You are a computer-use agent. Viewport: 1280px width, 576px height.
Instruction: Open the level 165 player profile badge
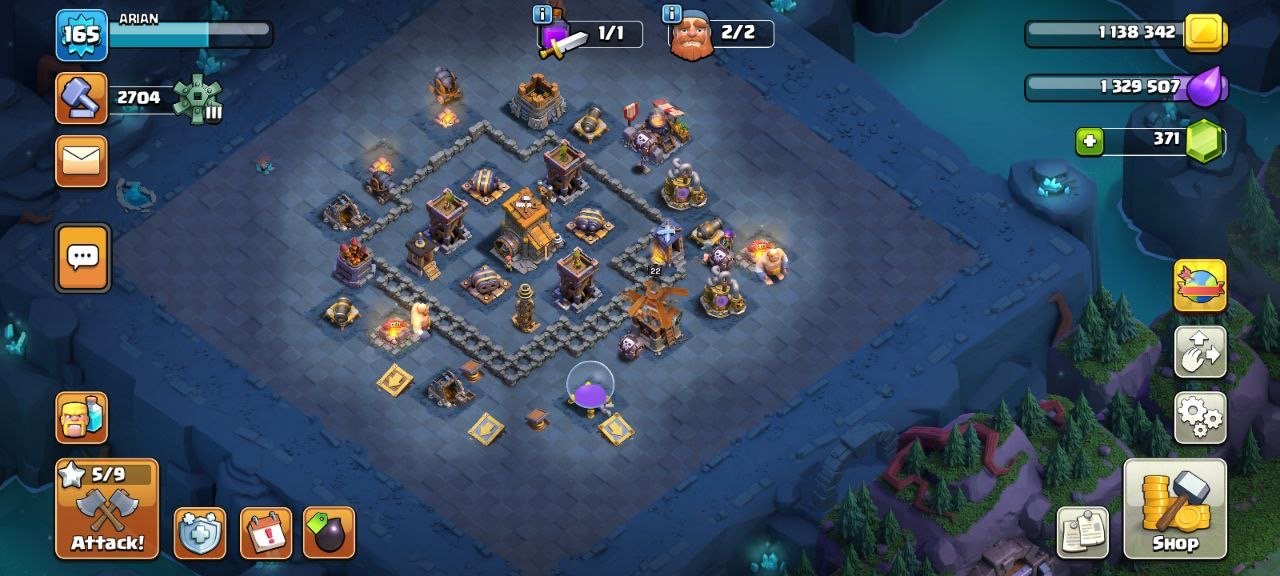tap(81, 35)
